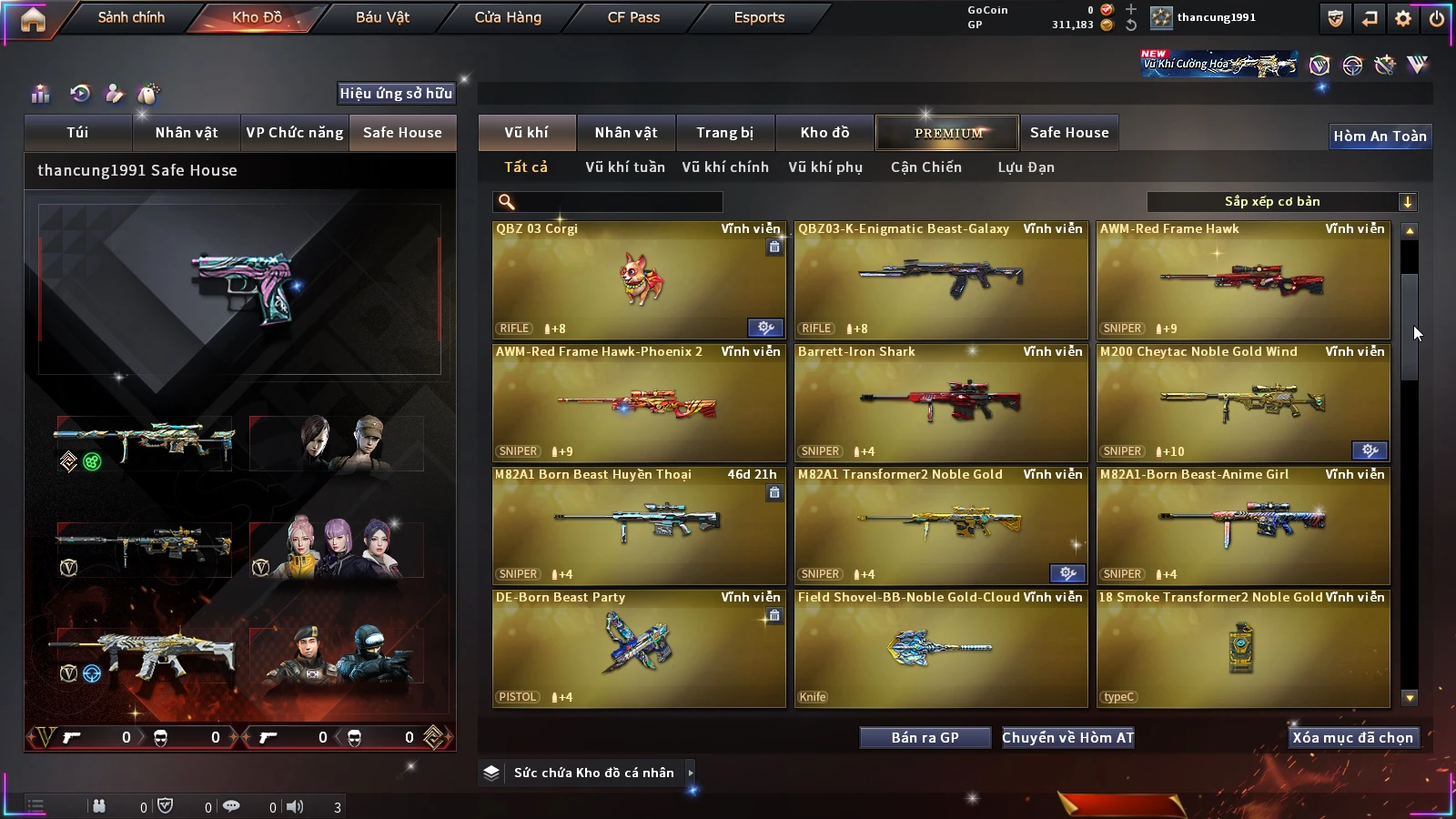The height and width of the screenshot is (819, 1456).
Task: Open the Cửa Hàng shop menu
Action: click(508, 17)
